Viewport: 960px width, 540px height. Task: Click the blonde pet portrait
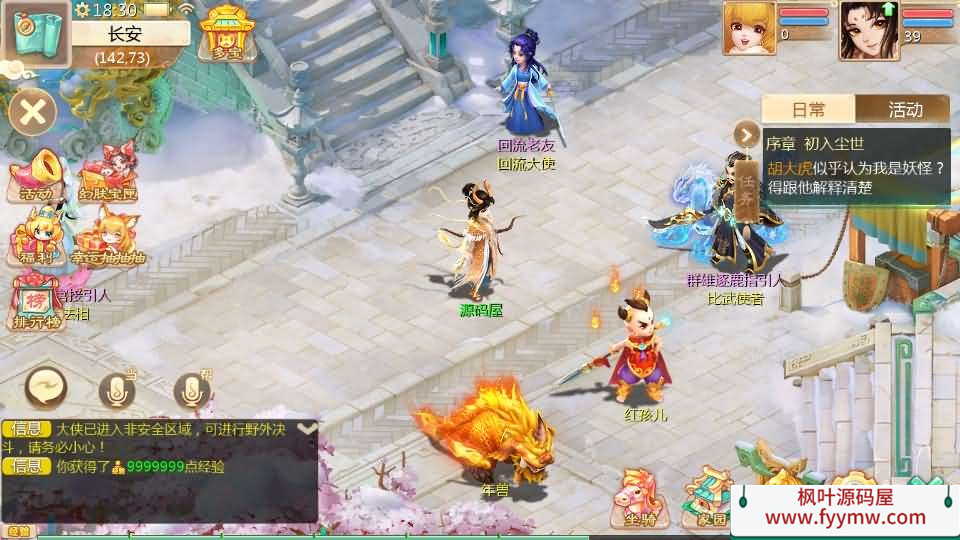pos(750,28)
